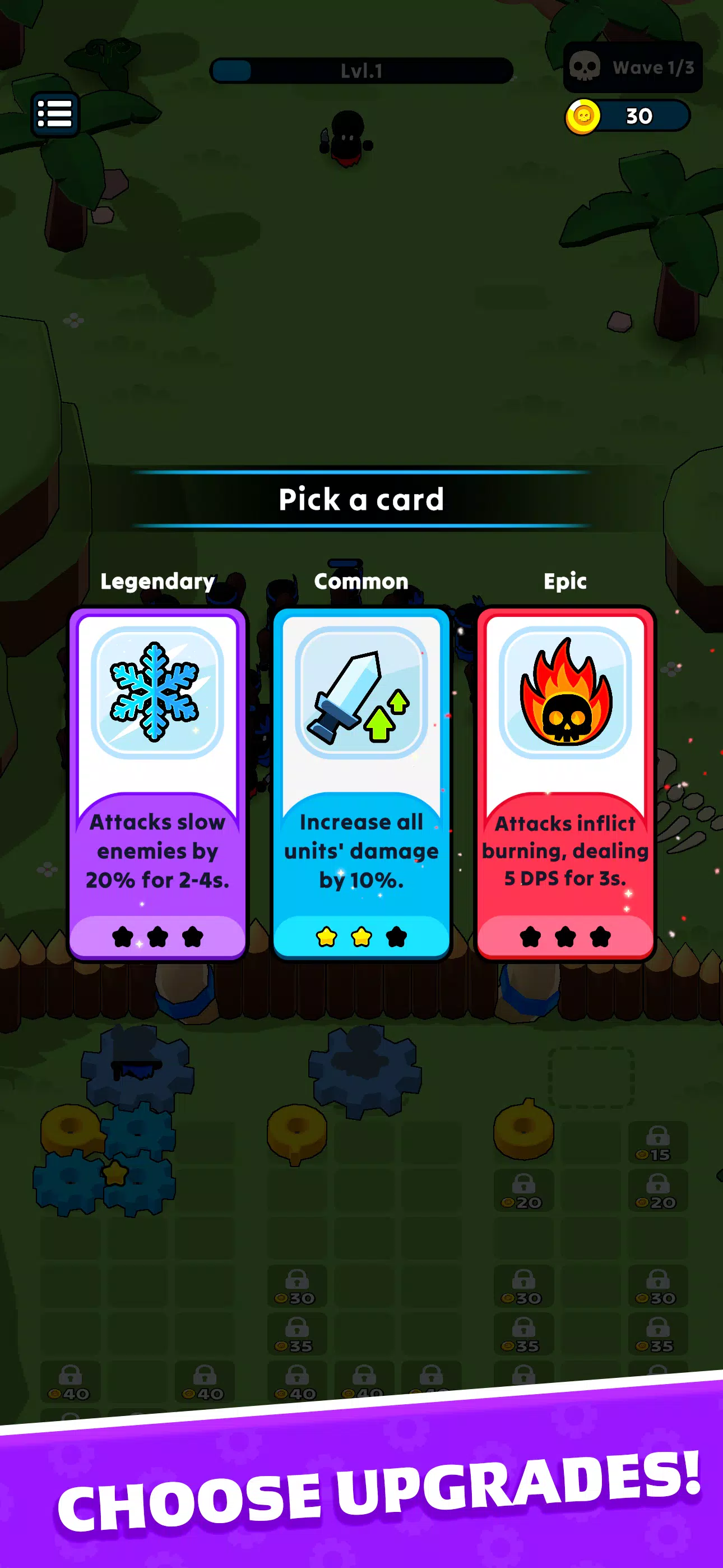The height and width of the screenshot is (1568, 723).
Task: Open the list menu button
Action: pyautogui.click(x=55, y=114)
